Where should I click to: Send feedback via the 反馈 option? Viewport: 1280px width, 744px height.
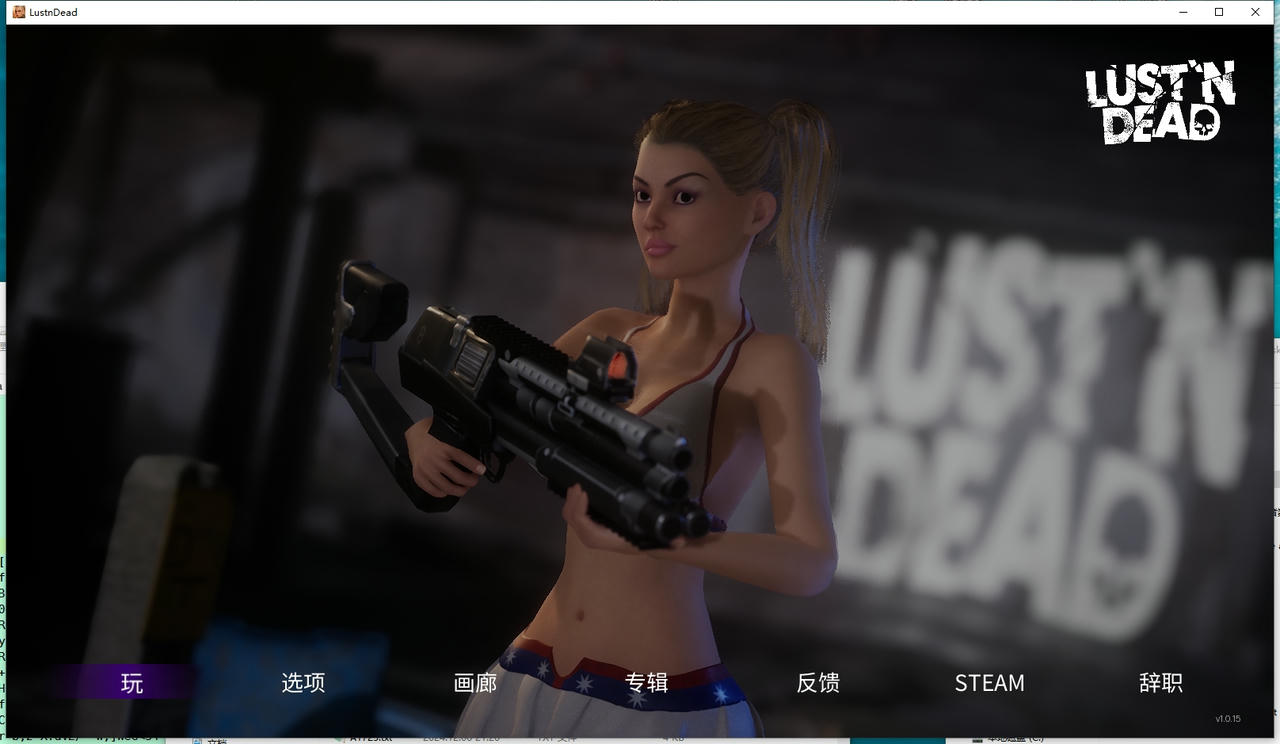click(818, 683)
